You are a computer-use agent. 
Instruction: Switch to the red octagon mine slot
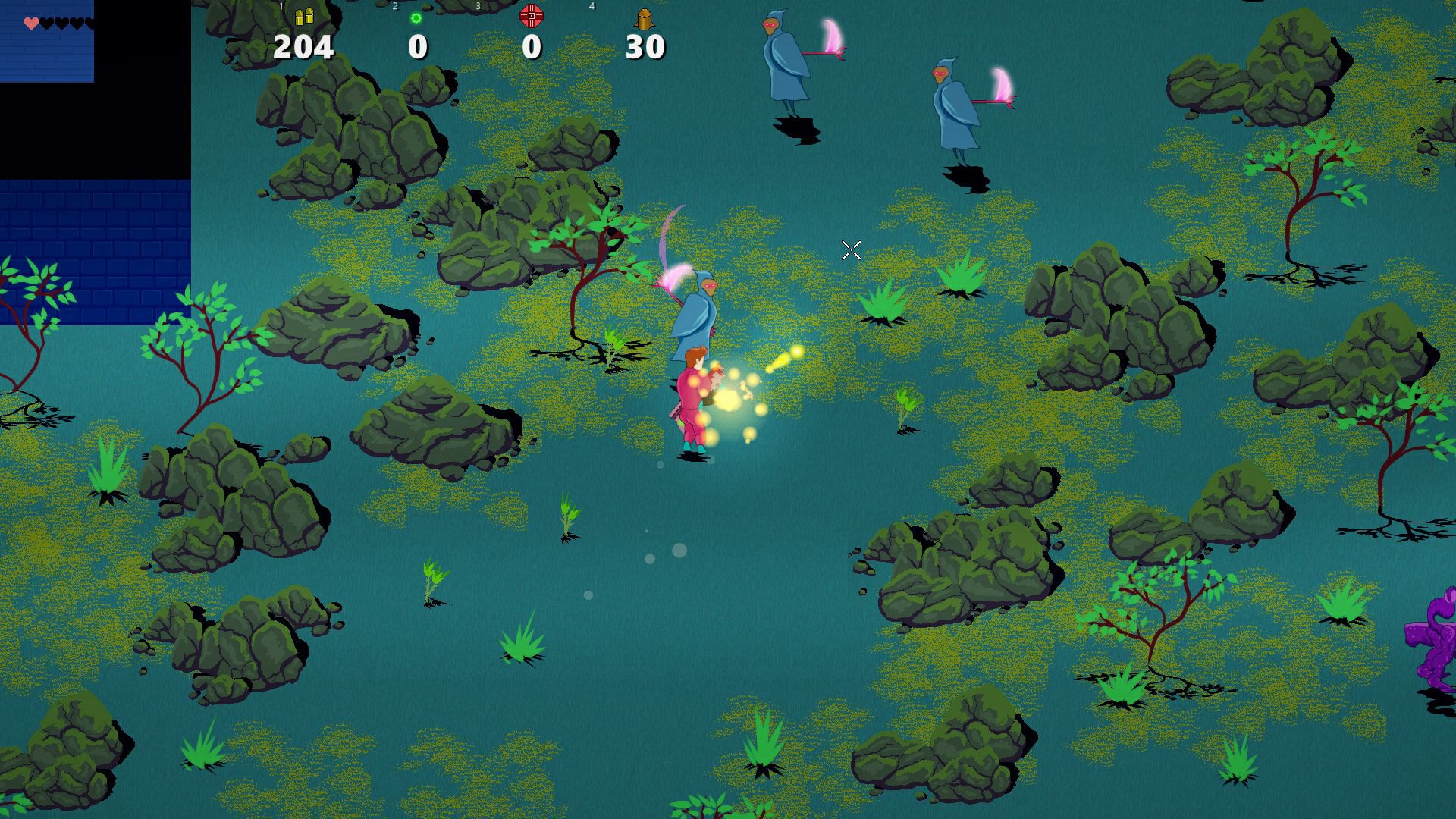tap(531, 16)
